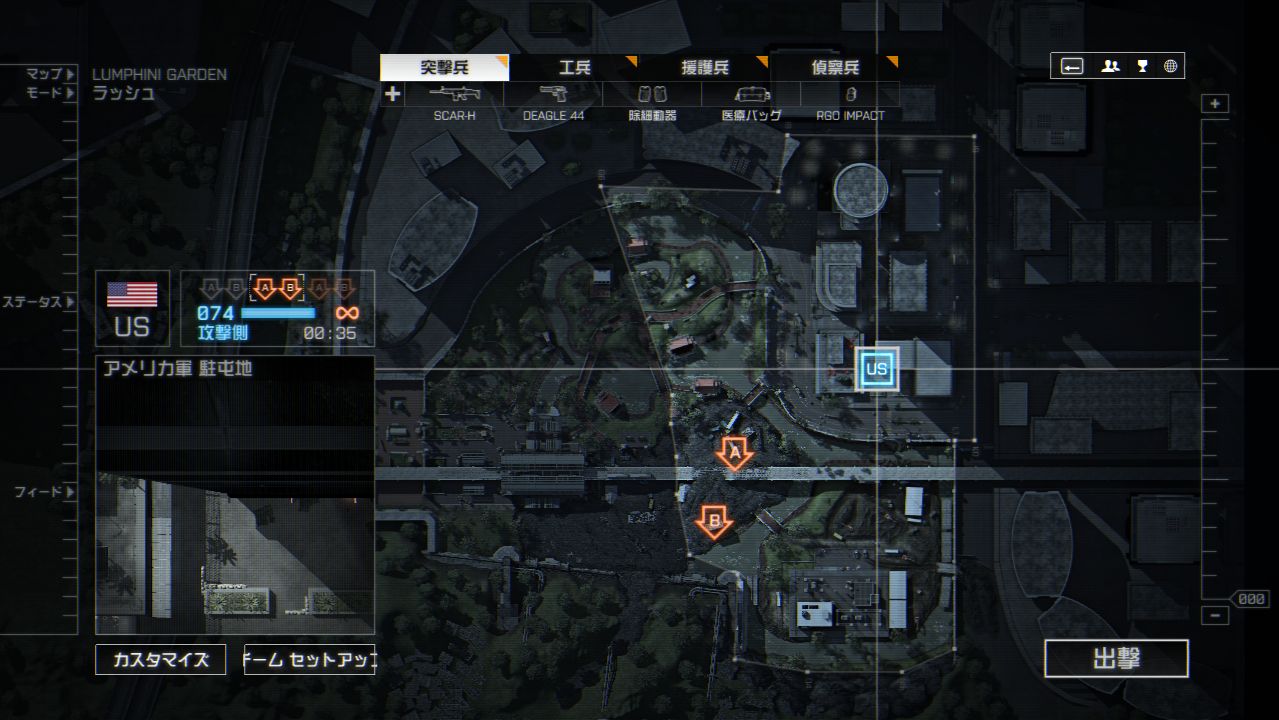Select the SCAR-H primary weapon slot
The height and width of the screenshot is (720, 1279).
tap(454, 95)
